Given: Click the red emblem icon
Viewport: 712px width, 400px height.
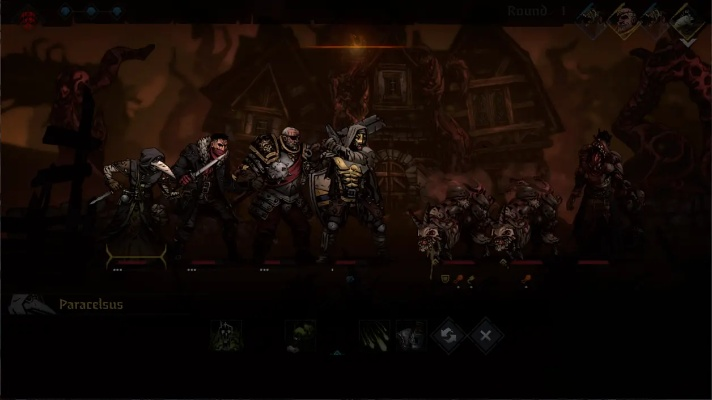Looking at the screenshot, I should (28, 15).
